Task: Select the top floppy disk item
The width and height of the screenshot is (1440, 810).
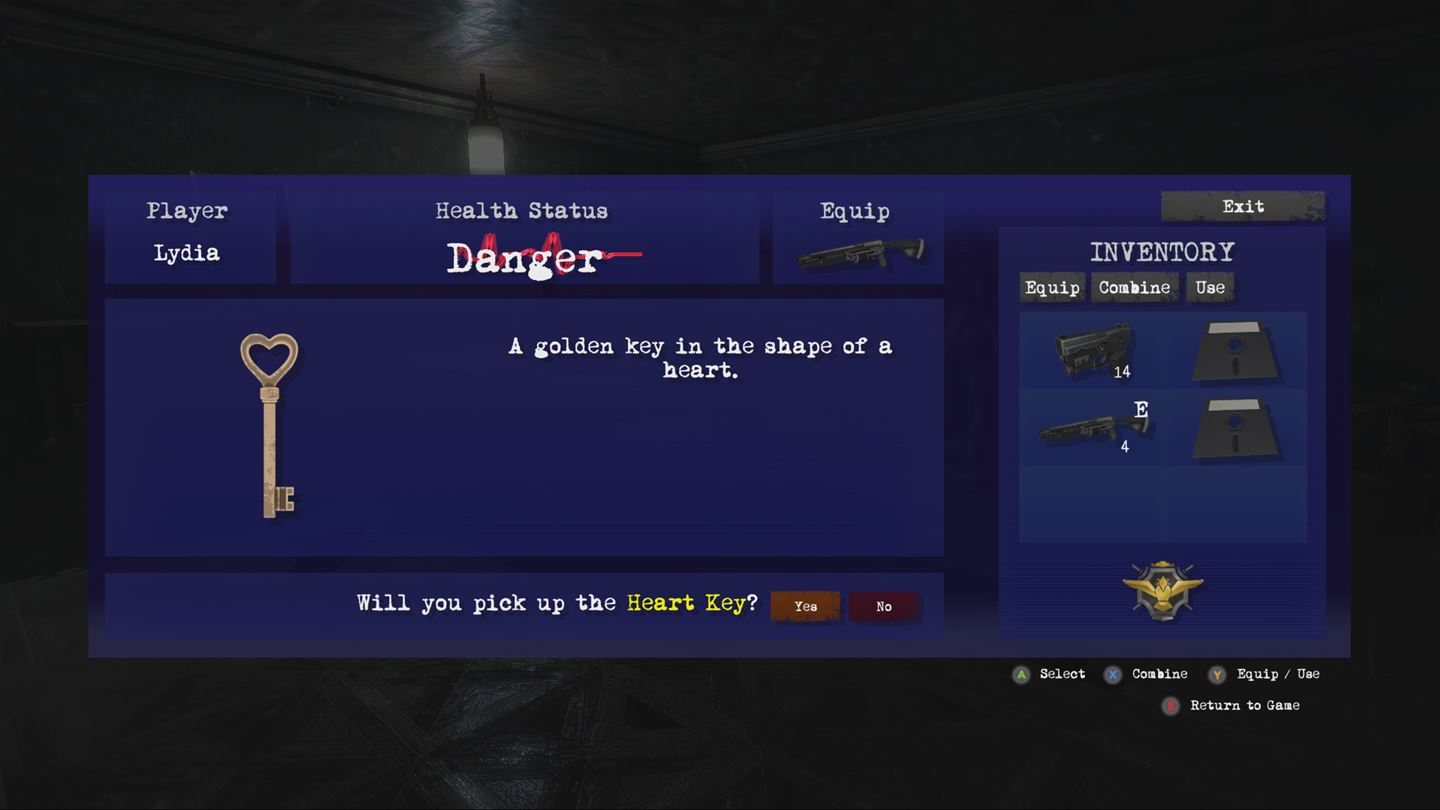Action: (x=1237, y=350)
